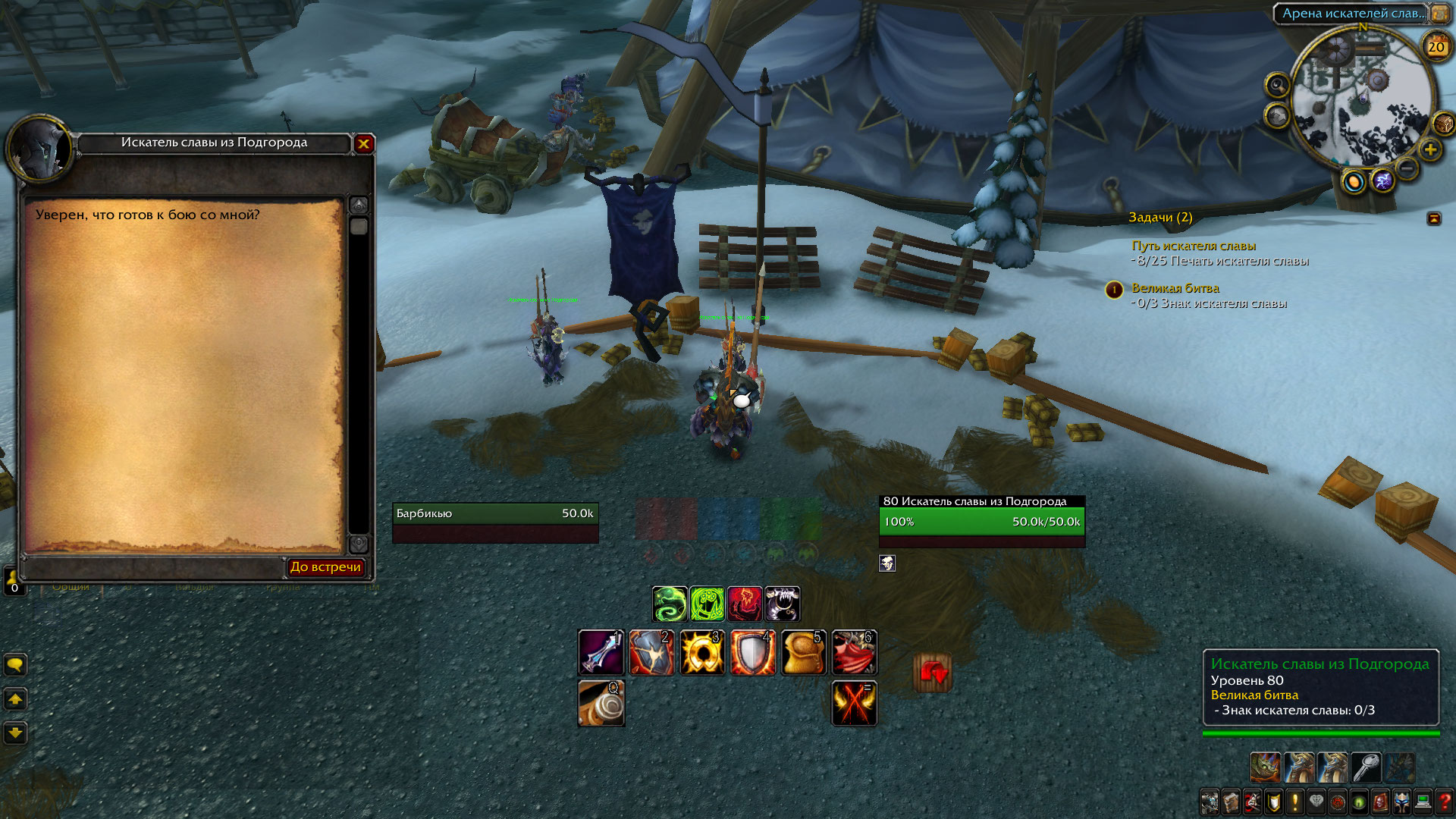Close the Undercity Valiant dialogue window
Image resolution: width=1456 pixels, height=819 pixels.
point(364,143)
